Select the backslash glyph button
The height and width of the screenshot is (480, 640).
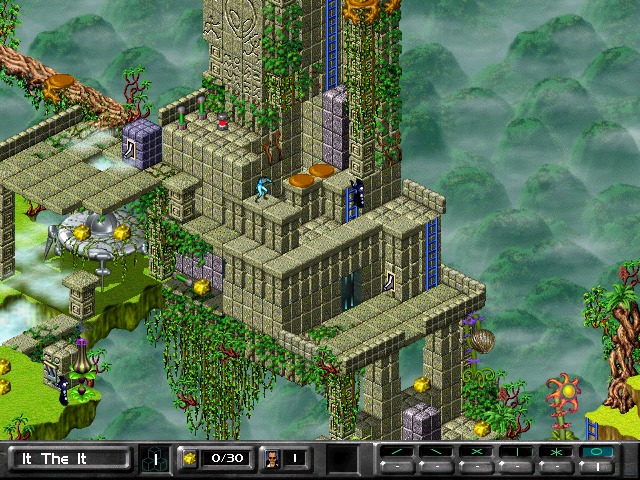[x=439, y=452]
